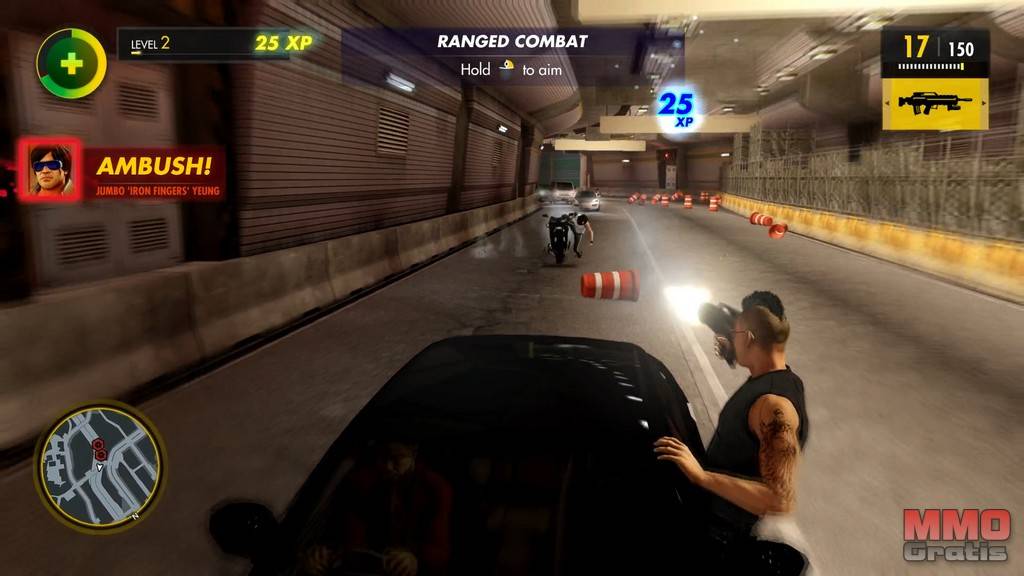
Task: Click the MMO Gratis watermark logo
Action: point(958,535)
